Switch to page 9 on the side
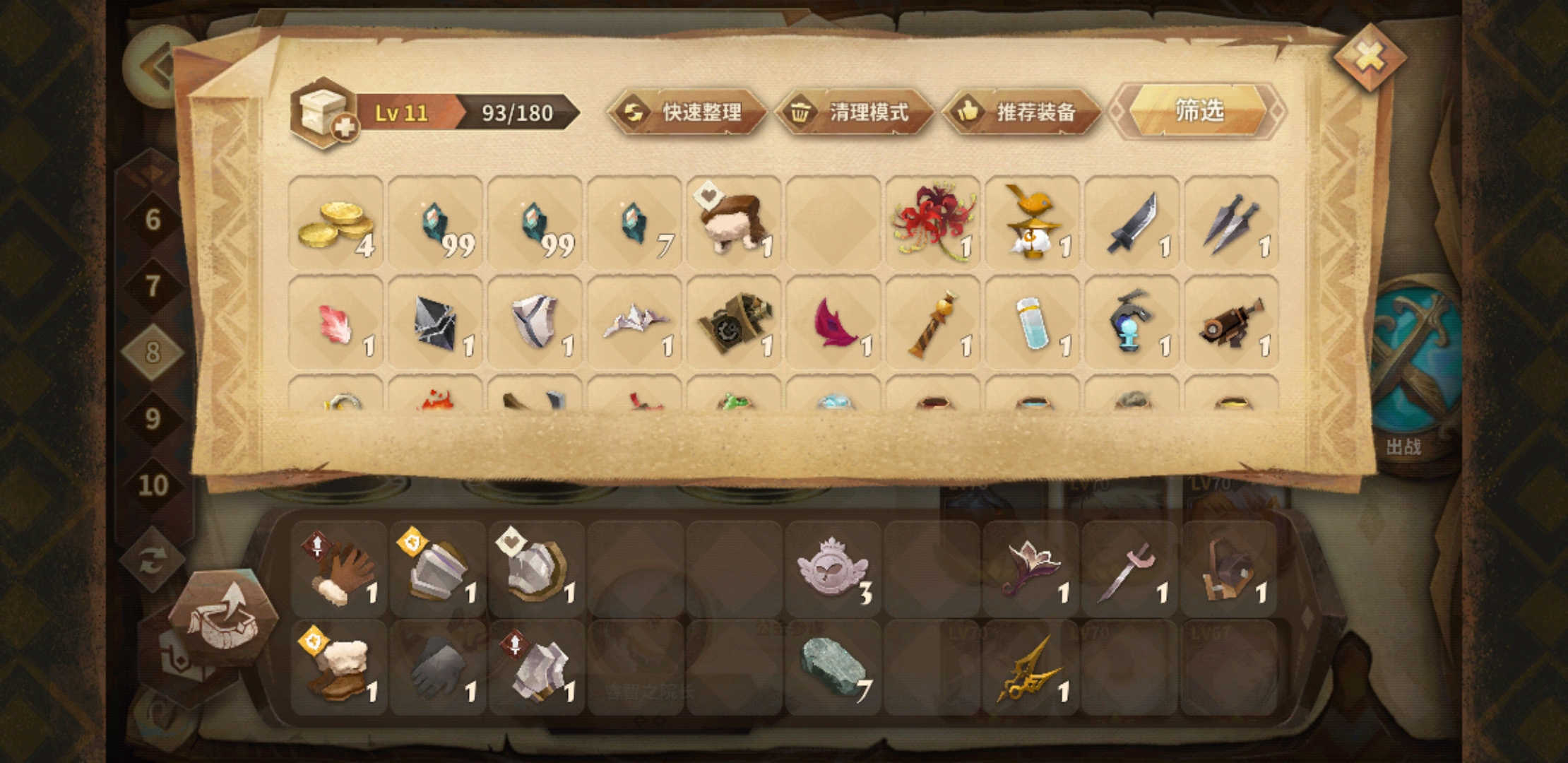The image size is (1568, 763). tap(153, 419)
